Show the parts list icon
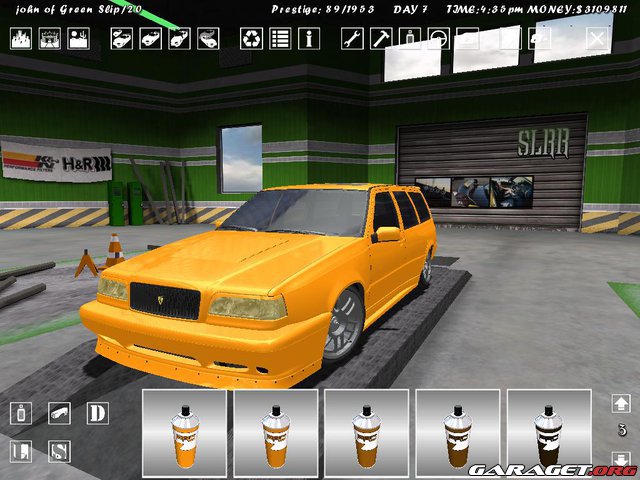The width and height of the screenshot is (640, 480). click(x=280, y=39)
